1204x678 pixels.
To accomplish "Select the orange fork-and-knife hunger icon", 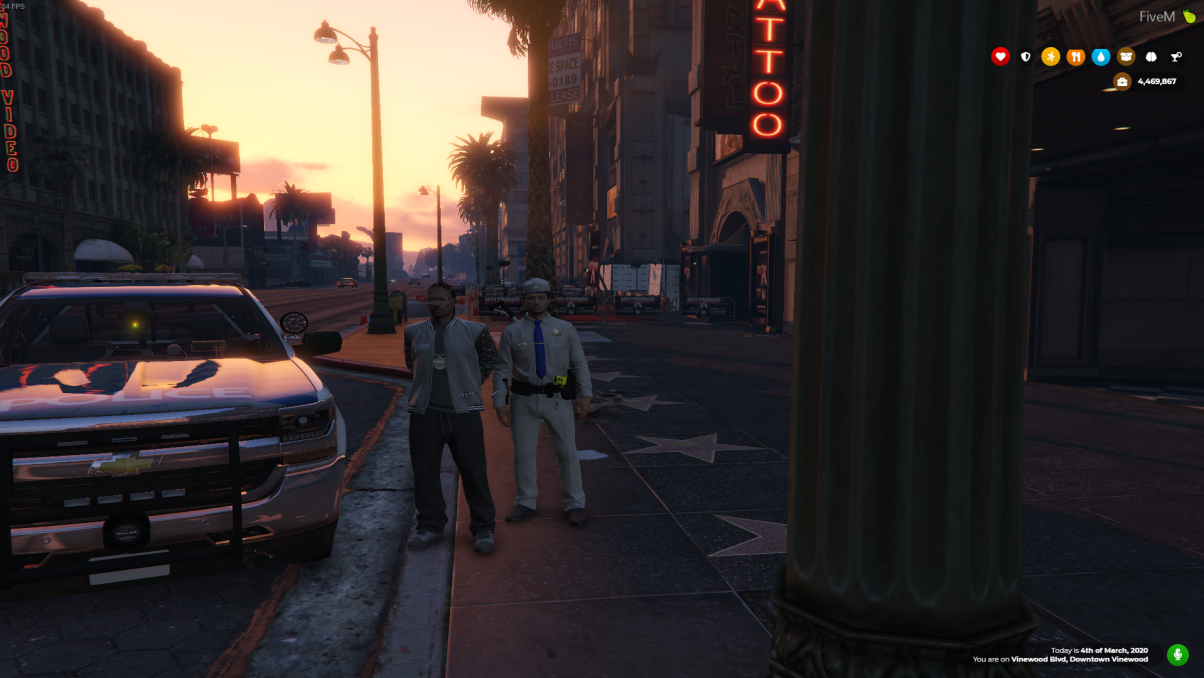I will tap(1076, 57).
